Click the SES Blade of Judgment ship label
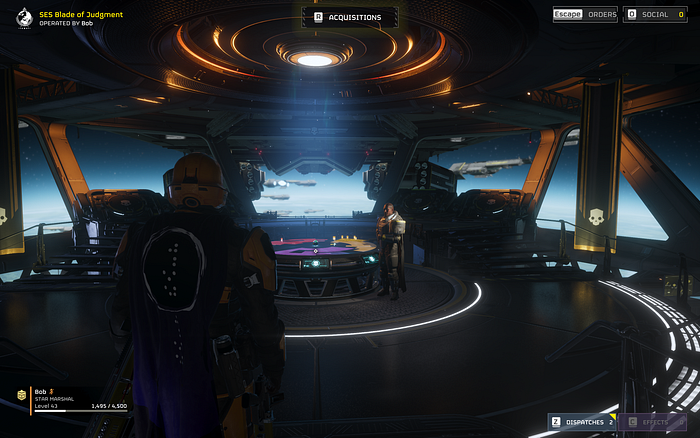The image size is (700, 438). tap(80, 14)
